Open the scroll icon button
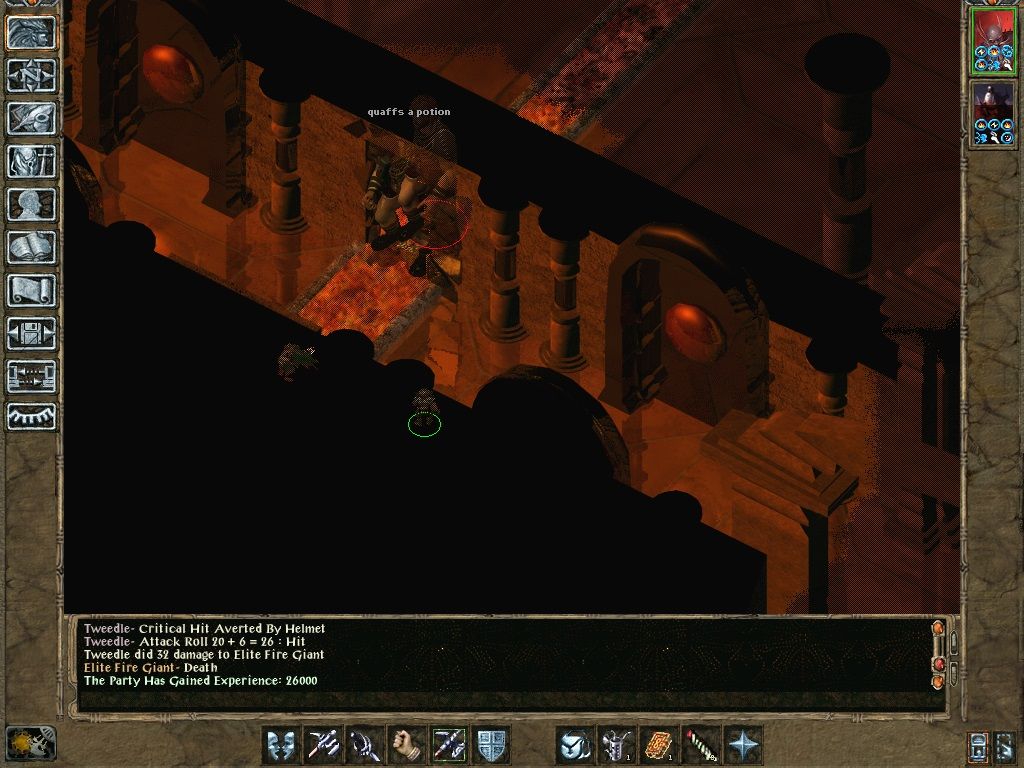Image resolution: width=1024 pixels, height=768 pixels. coord(31,290)
